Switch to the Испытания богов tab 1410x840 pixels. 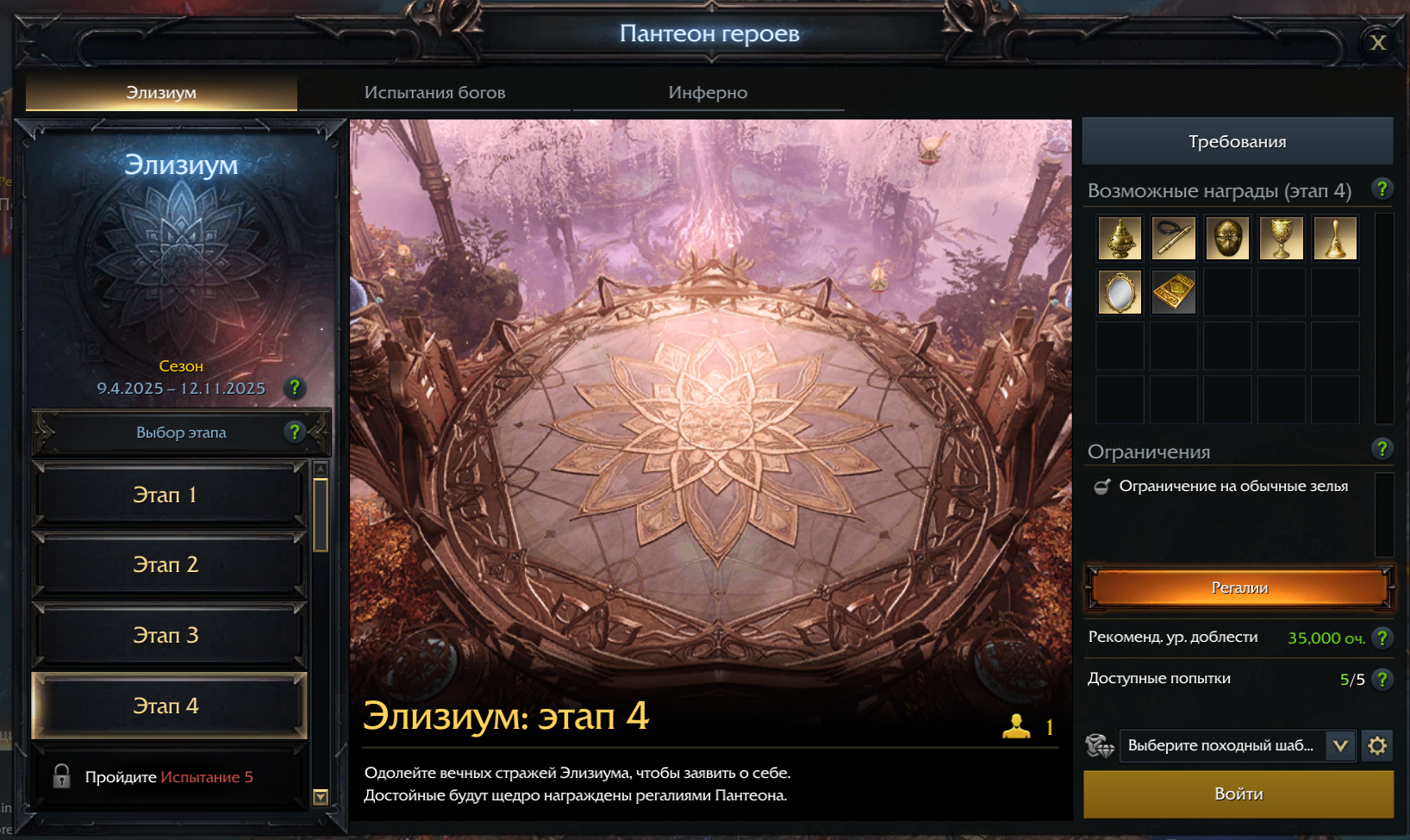pyautogui.click(x=436, y=91)
